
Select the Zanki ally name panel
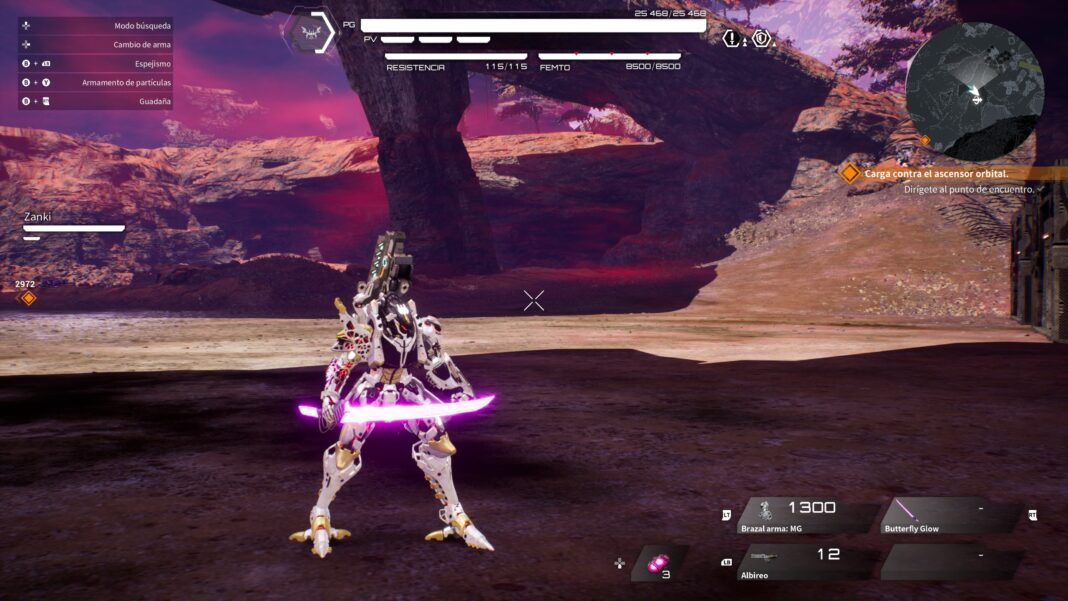[73, 222]
